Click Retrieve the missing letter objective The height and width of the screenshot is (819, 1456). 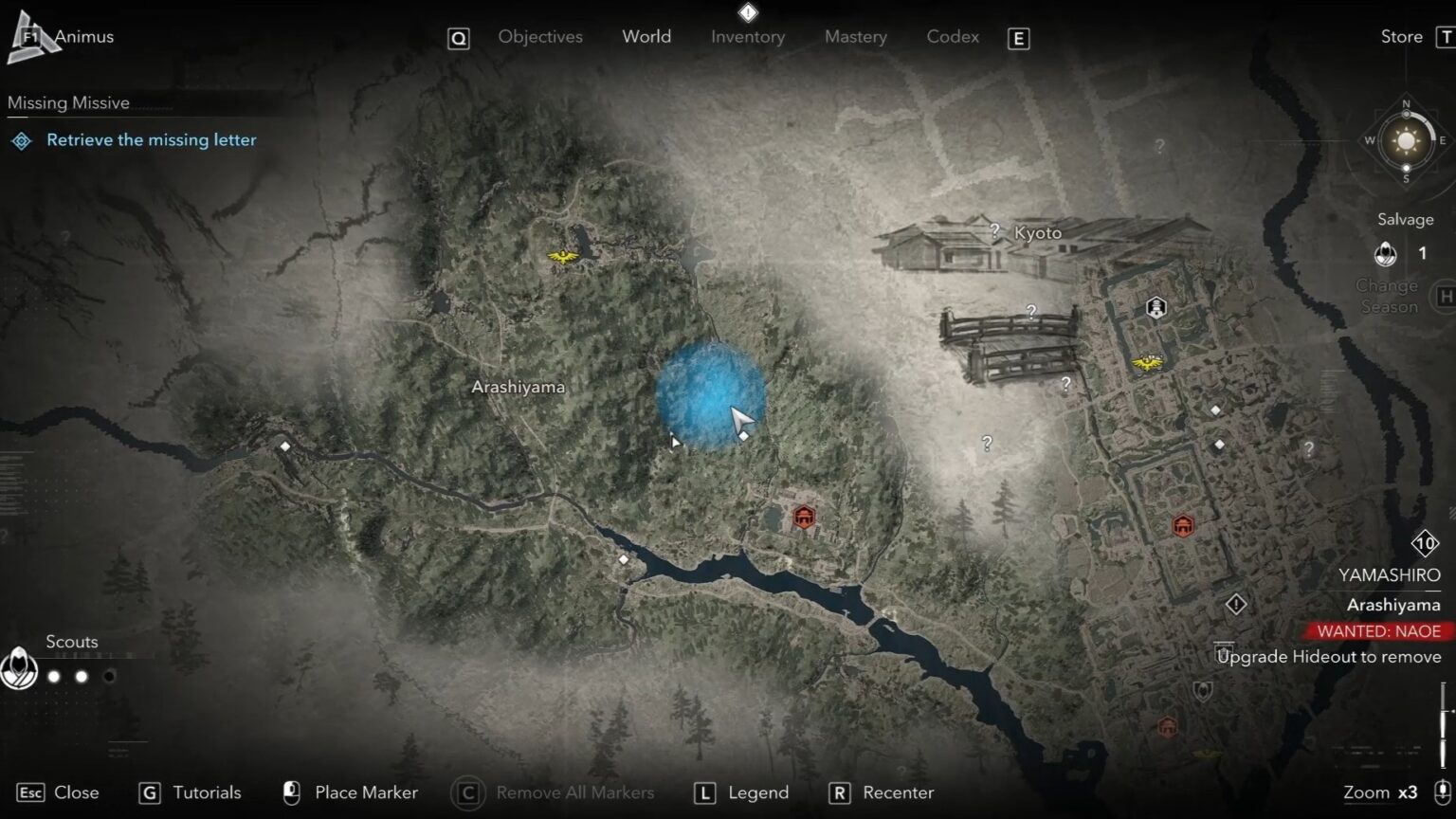pos(152,139)
